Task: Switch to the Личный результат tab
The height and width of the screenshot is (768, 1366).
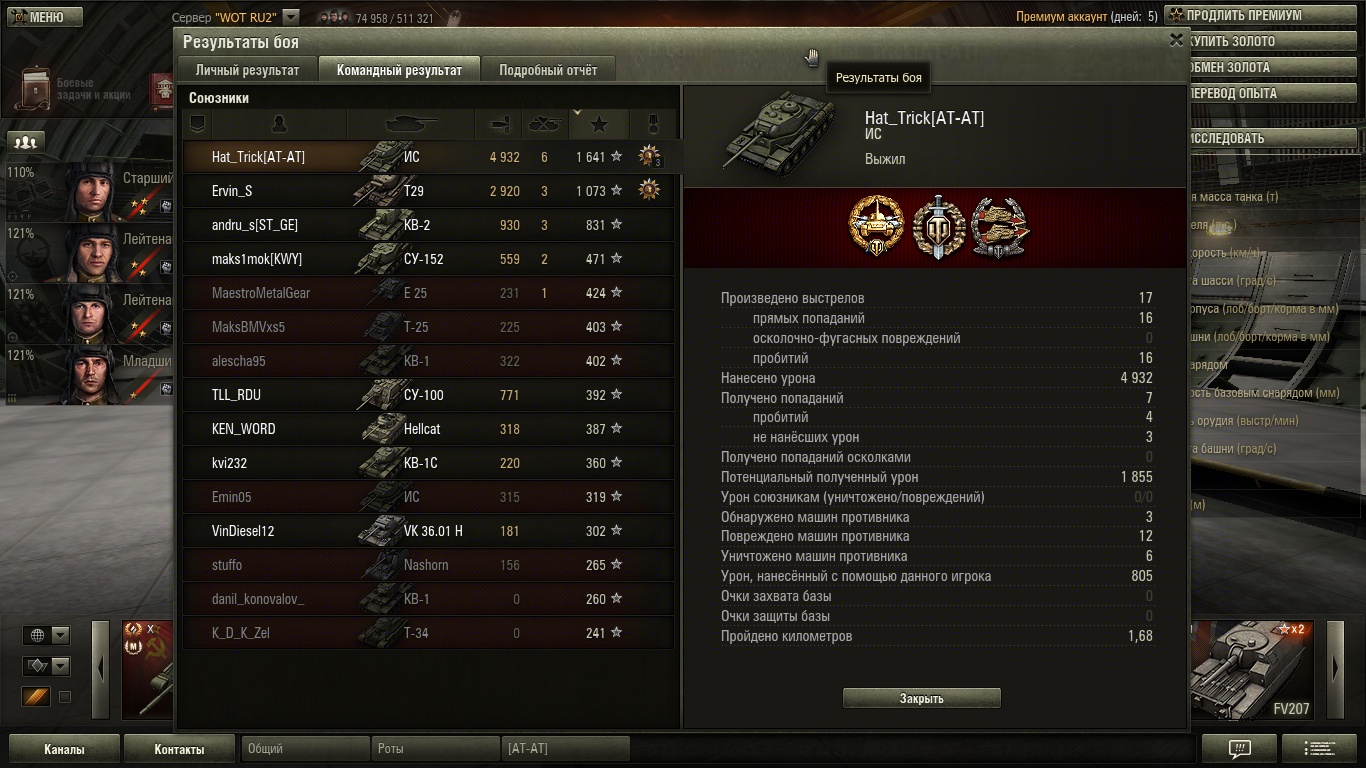Action: (x=247, y=70)
